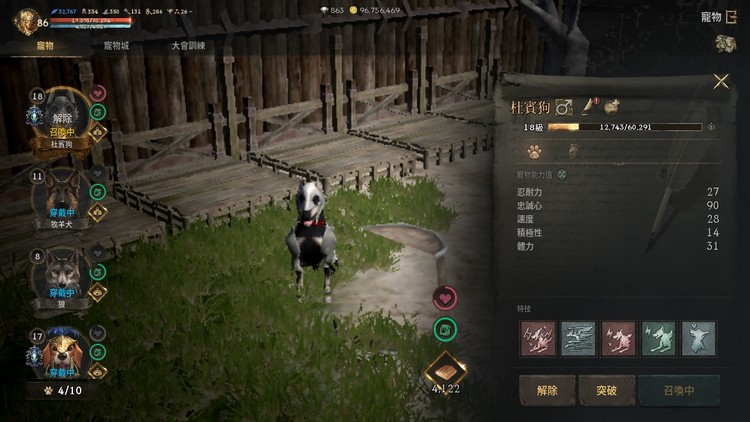Rename the pet with the quill icon
Screen dimensions: 750x422
[588, 104]
